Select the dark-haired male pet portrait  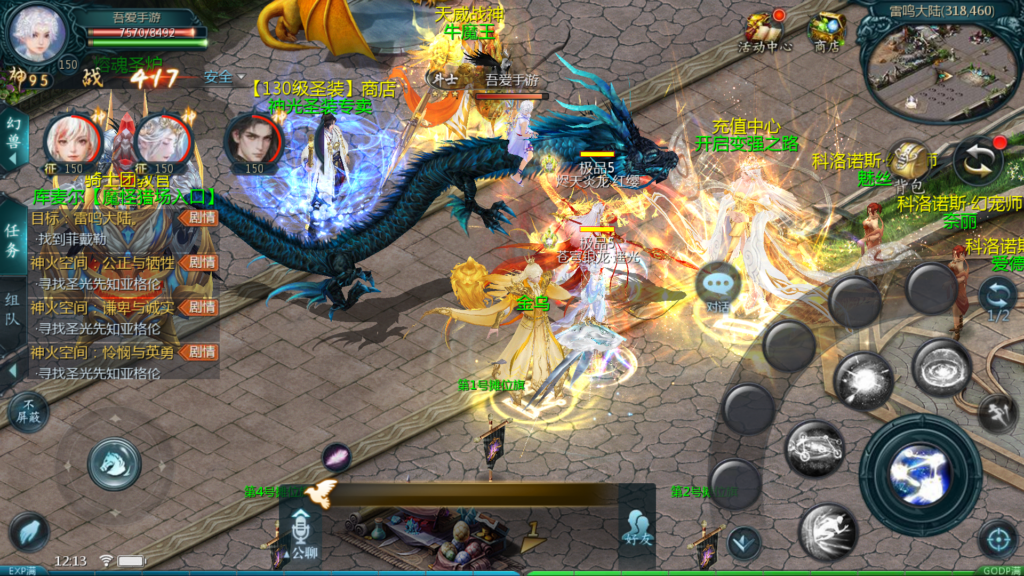pyautogui.click(x=250, y=141)
